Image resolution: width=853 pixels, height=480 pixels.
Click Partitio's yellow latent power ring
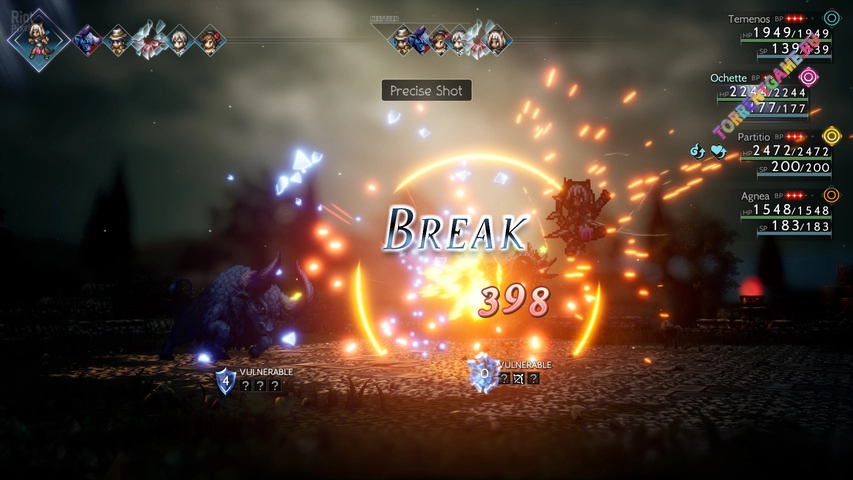pos(831,136)
